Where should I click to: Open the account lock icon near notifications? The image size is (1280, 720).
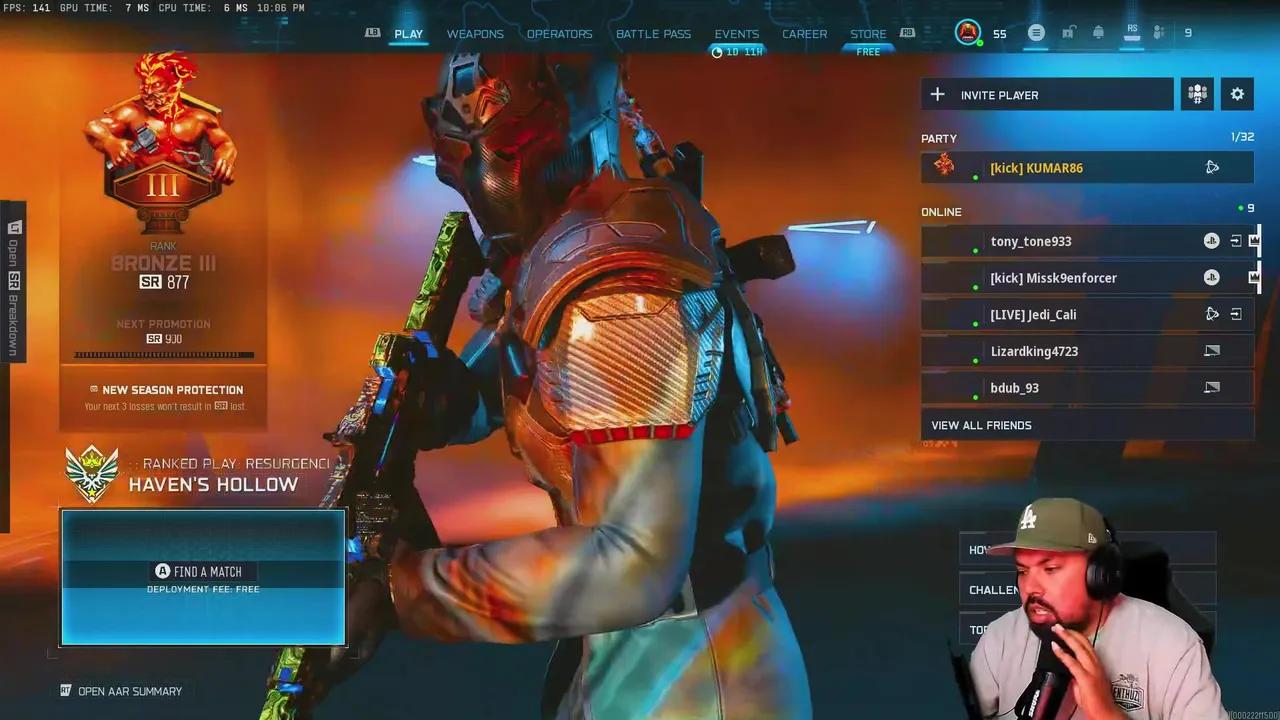pos(1067,32)
